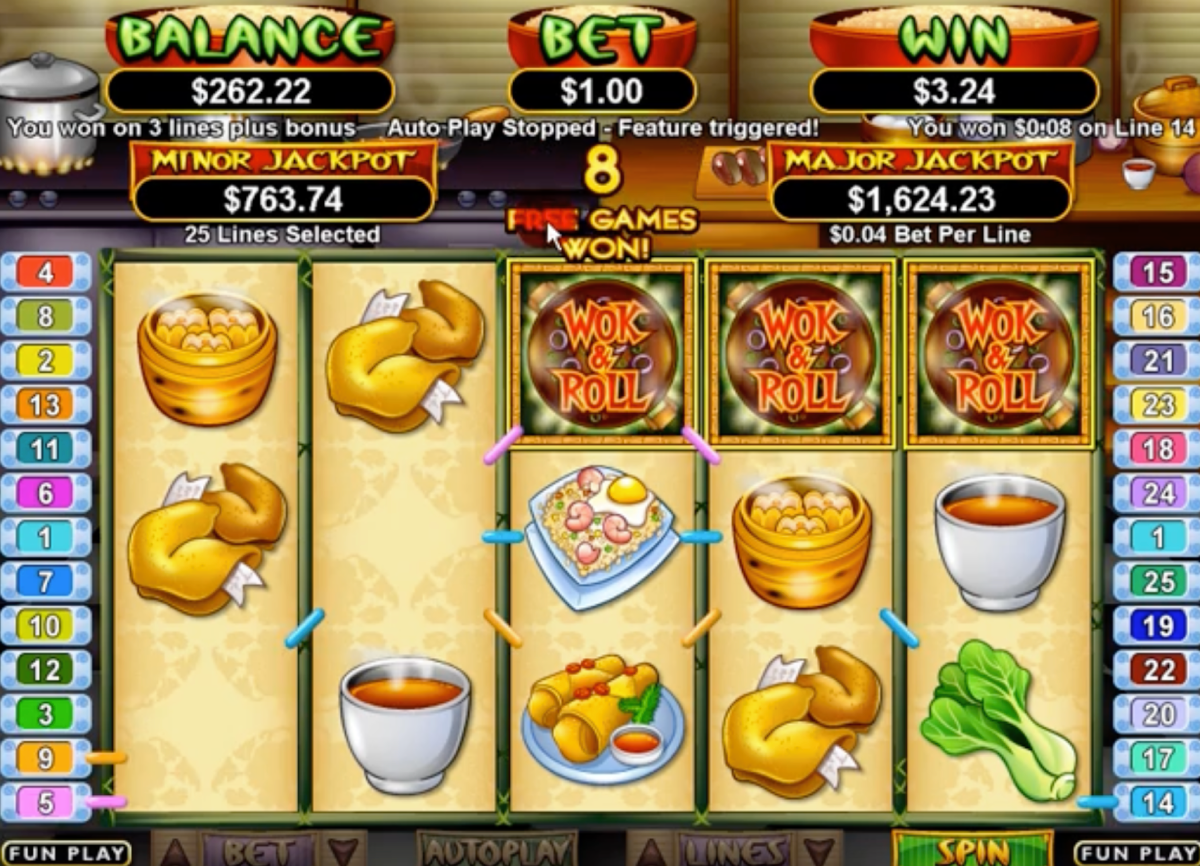This screenshot has height=866, width=1200.
Task: Select payline 4 on the left side
Action: point(46,272)
